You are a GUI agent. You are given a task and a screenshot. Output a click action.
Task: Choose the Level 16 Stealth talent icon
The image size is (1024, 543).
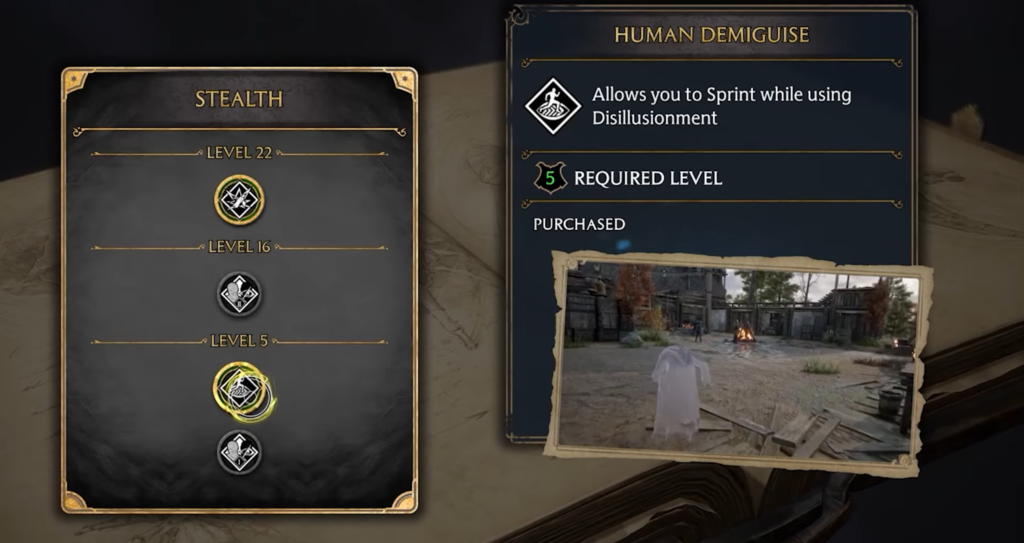(x=239, y=294)
